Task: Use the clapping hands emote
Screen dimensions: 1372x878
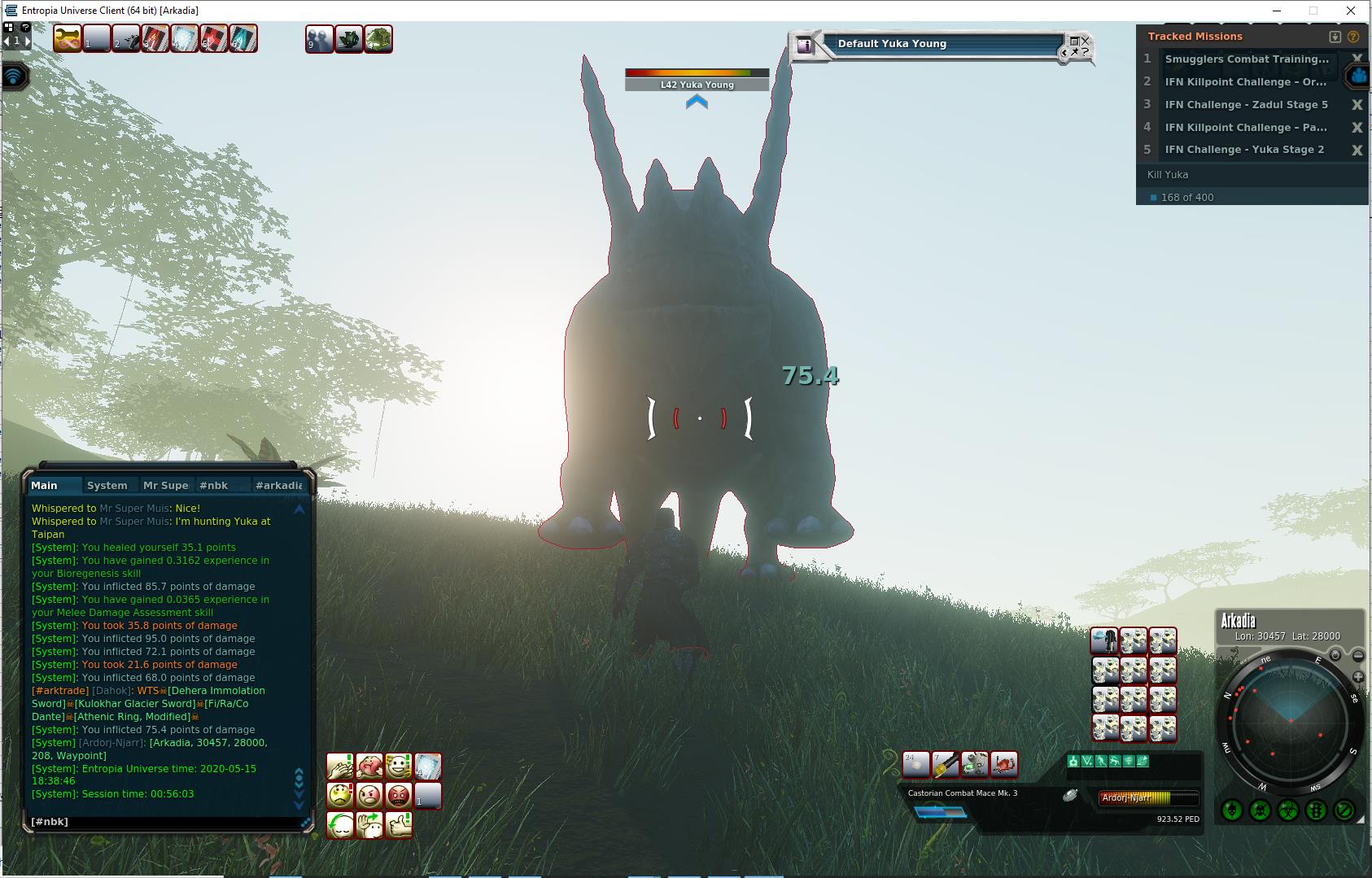Action: [x=340, y=766]
